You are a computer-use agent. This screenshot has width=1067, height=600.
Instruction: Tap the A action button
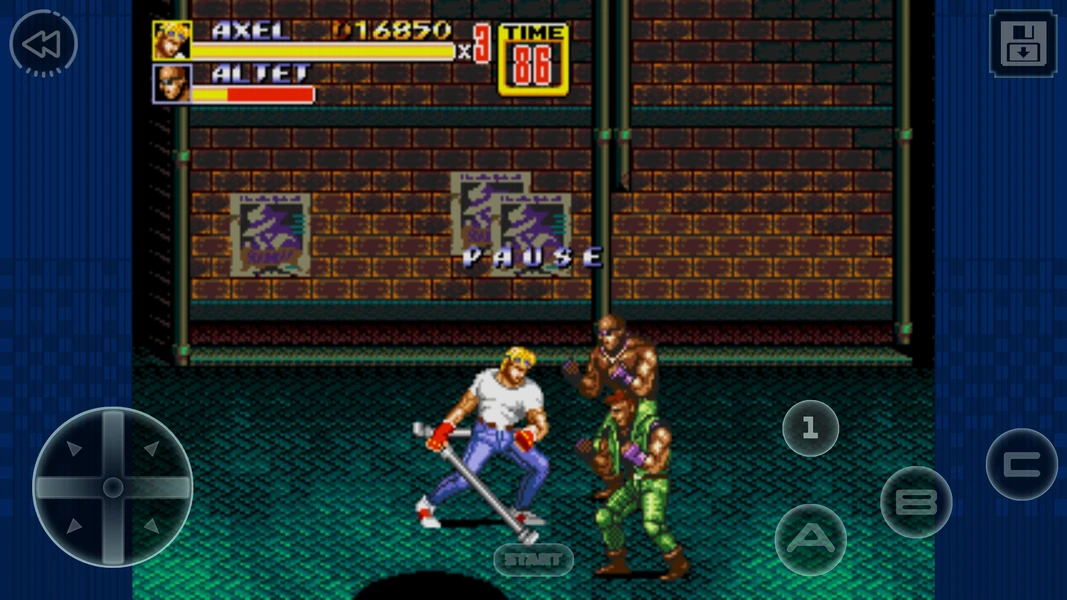click(811, 540)
